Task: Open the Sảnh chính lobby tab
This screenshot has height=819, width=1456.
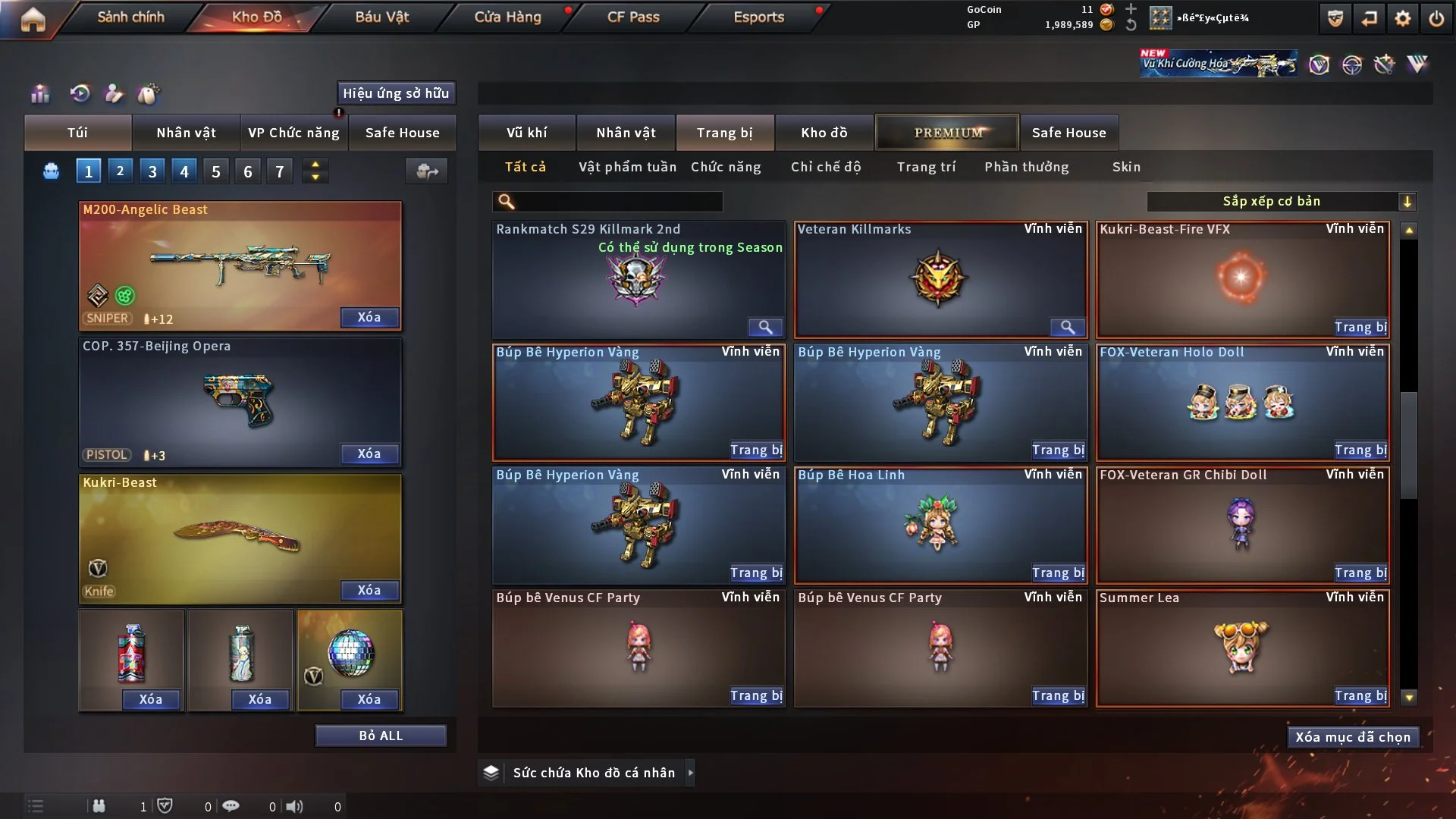Action: coord(130,17)
